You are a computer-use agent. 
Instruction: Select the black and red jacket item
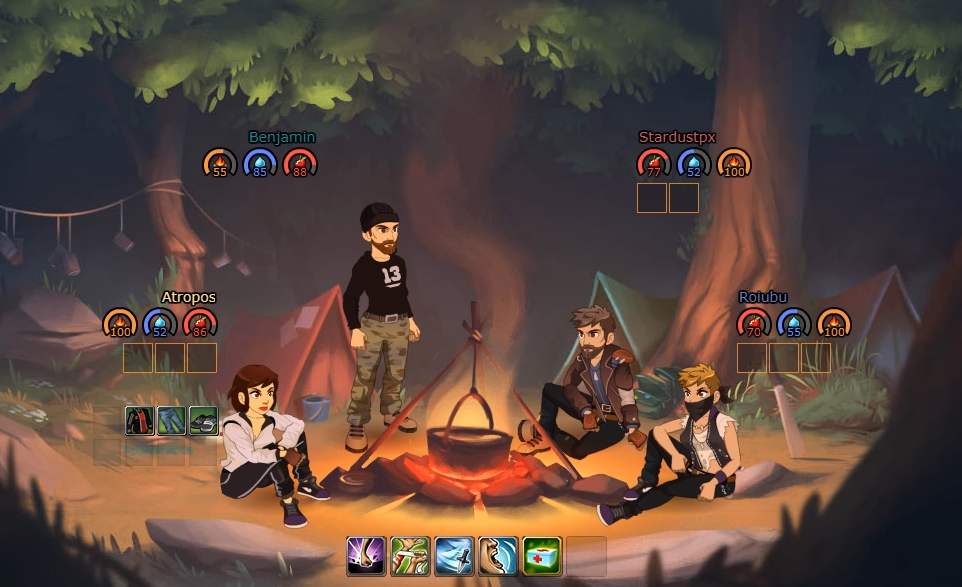pos(140,421)
